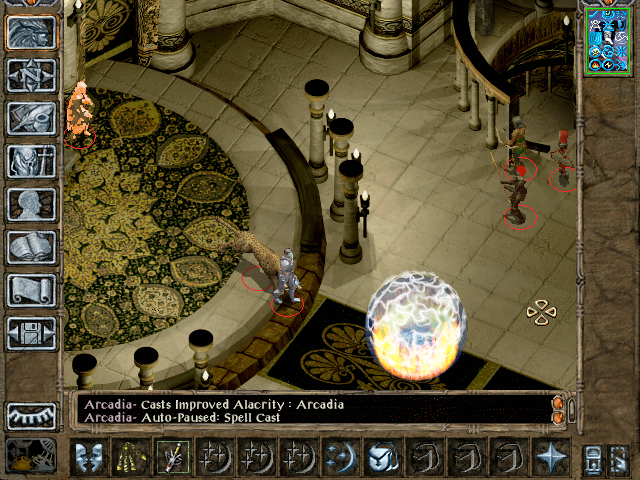Open the inventory screen button
640x480 pixels.
tap(32, 161)
